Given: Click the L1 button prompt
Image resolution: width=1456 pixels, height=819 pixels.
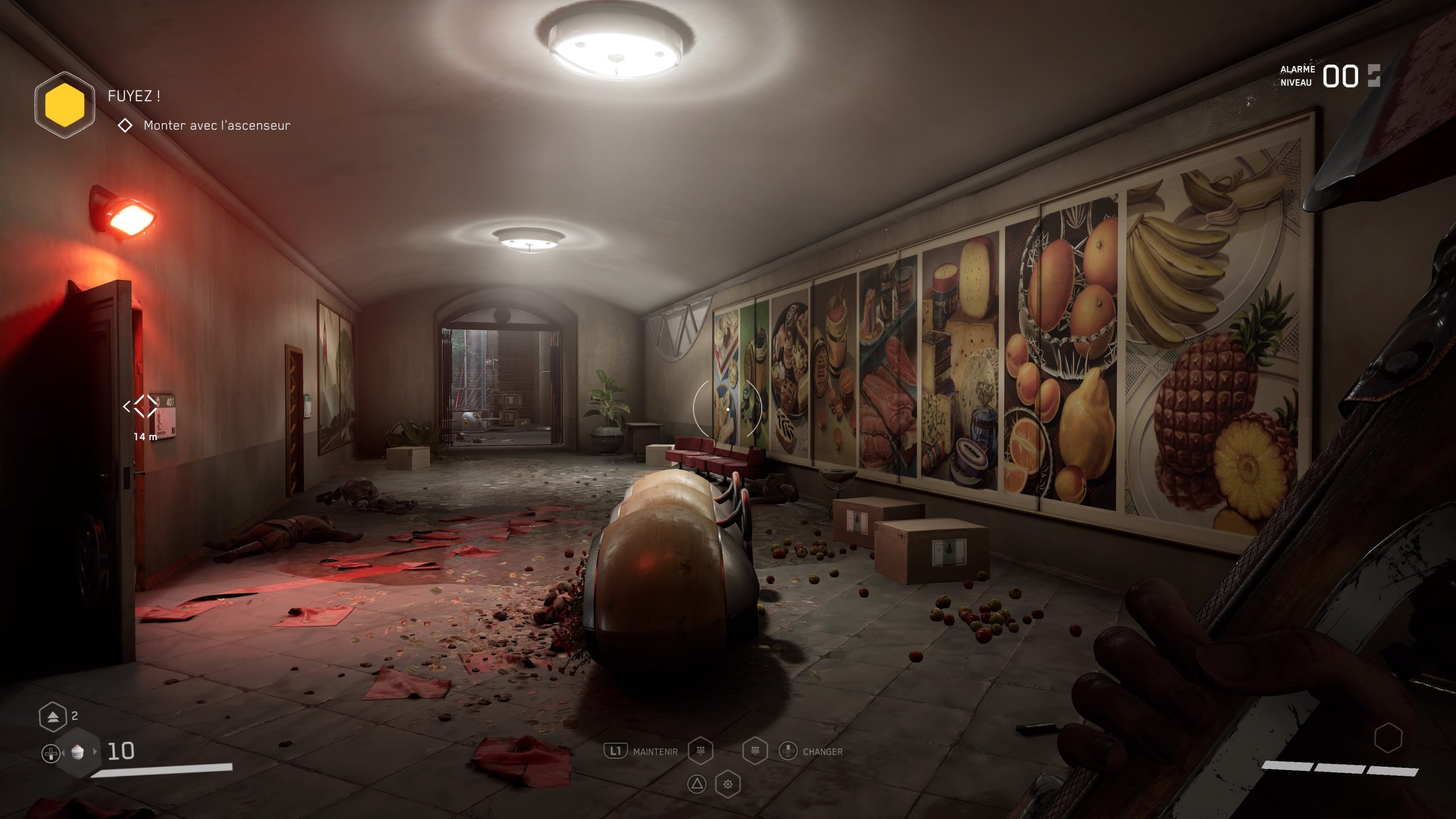Looking at the screenshot, I should 616,751.
